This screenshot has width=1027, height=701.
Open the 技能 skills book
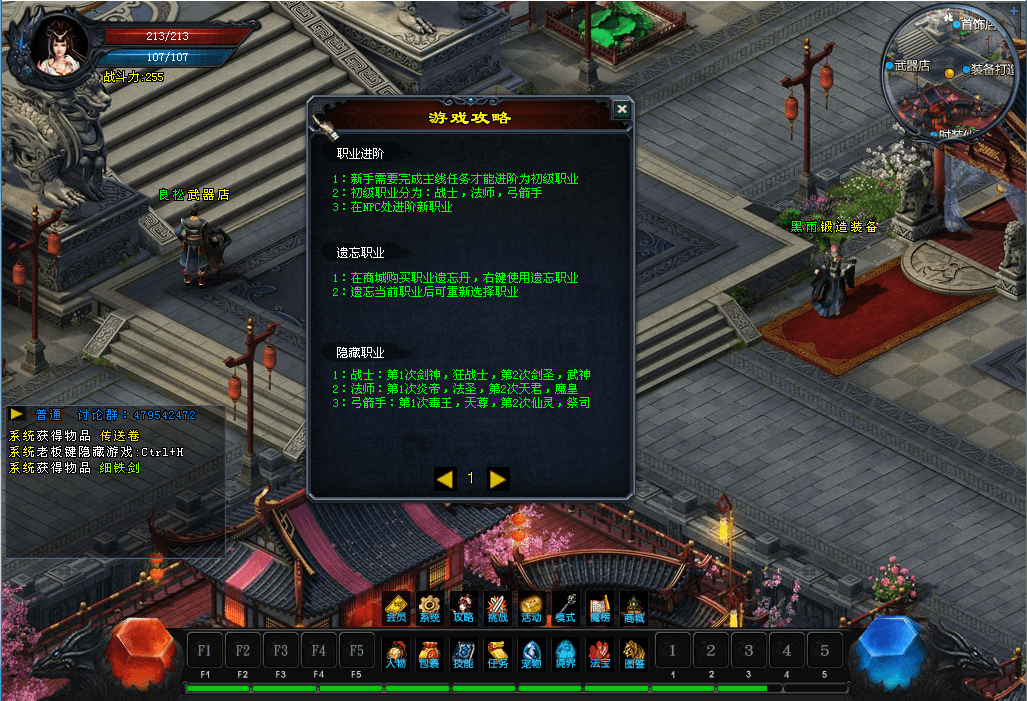coord(463,653)
